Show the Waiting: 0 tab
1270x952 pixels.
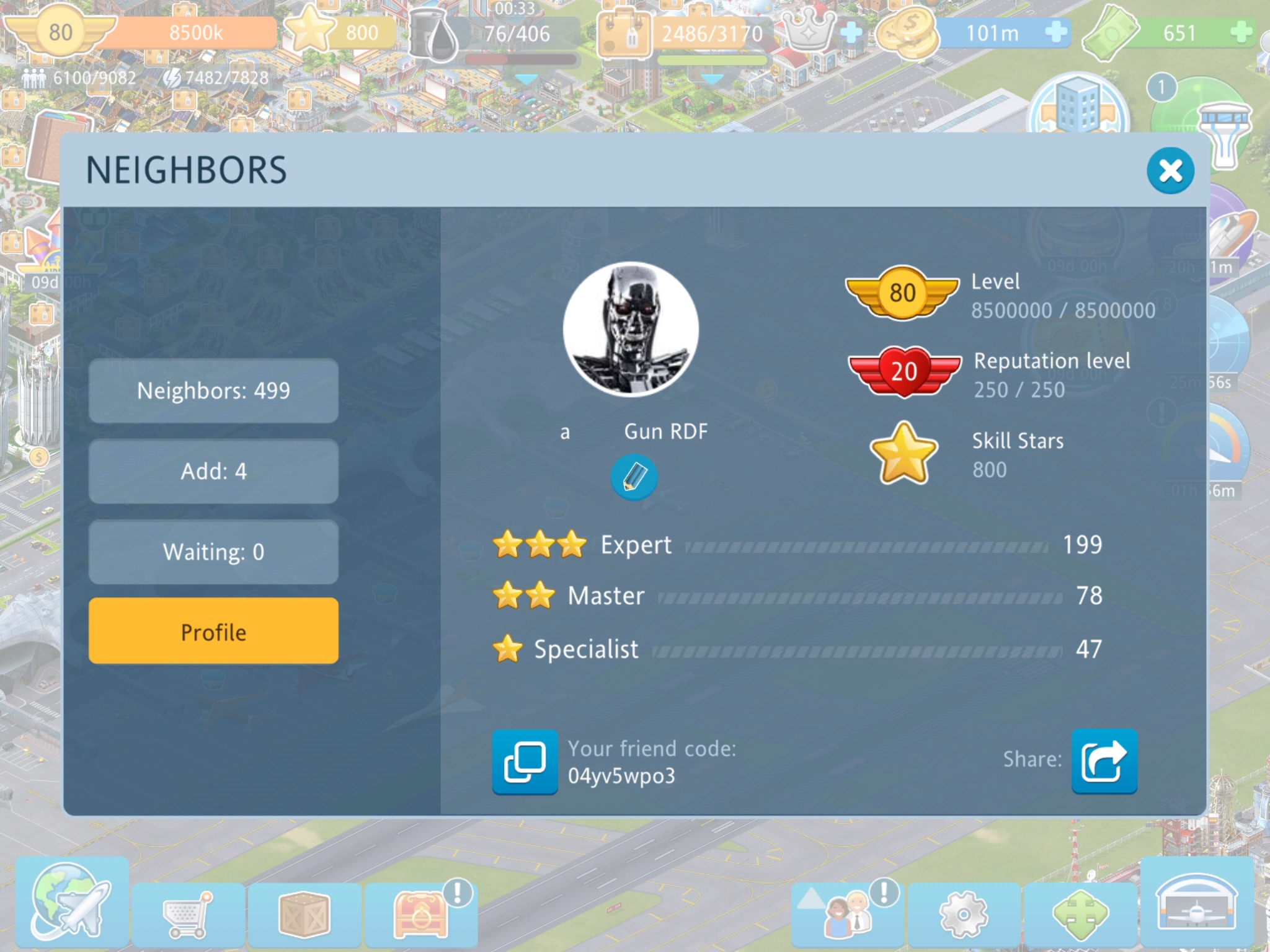213,552
